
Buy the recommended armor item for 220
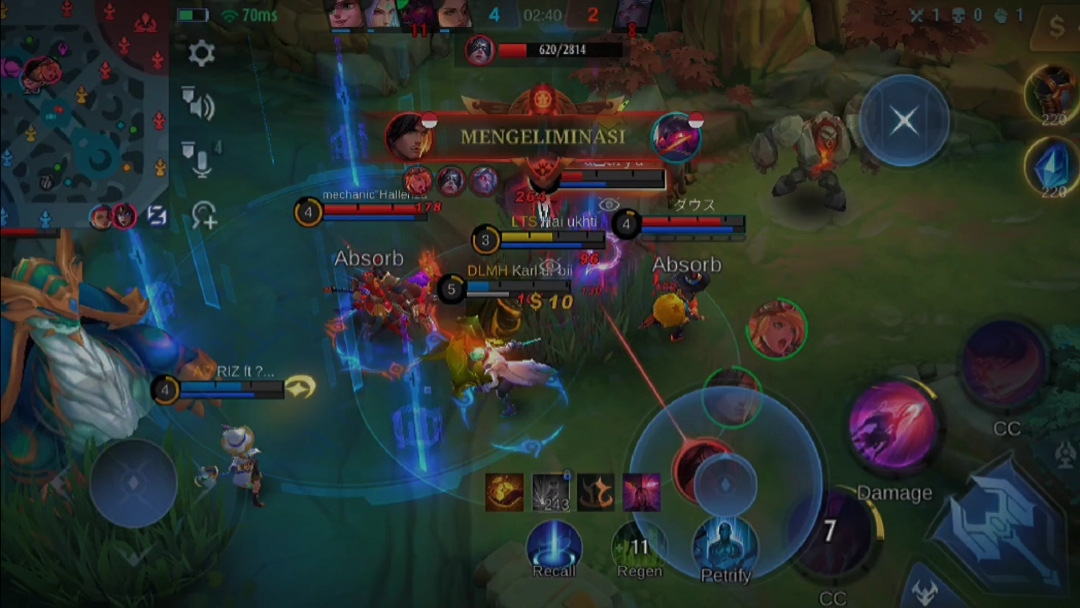point(1052,93)
